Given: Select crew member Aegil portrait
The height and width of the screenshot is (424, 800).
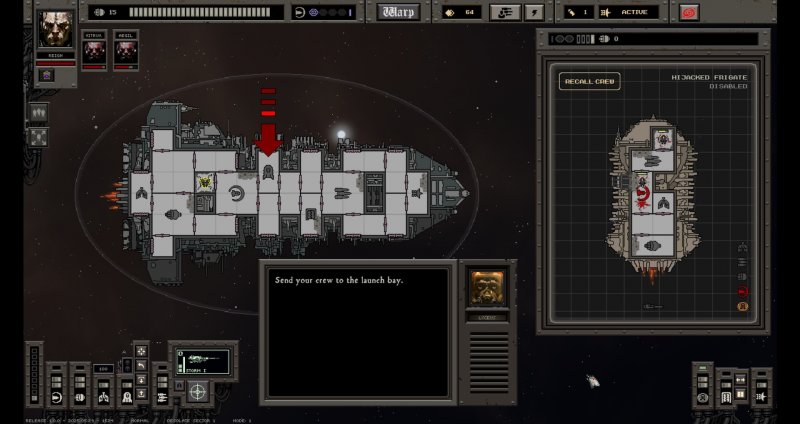Looking at the screenshot, I should tap(125, 52).
